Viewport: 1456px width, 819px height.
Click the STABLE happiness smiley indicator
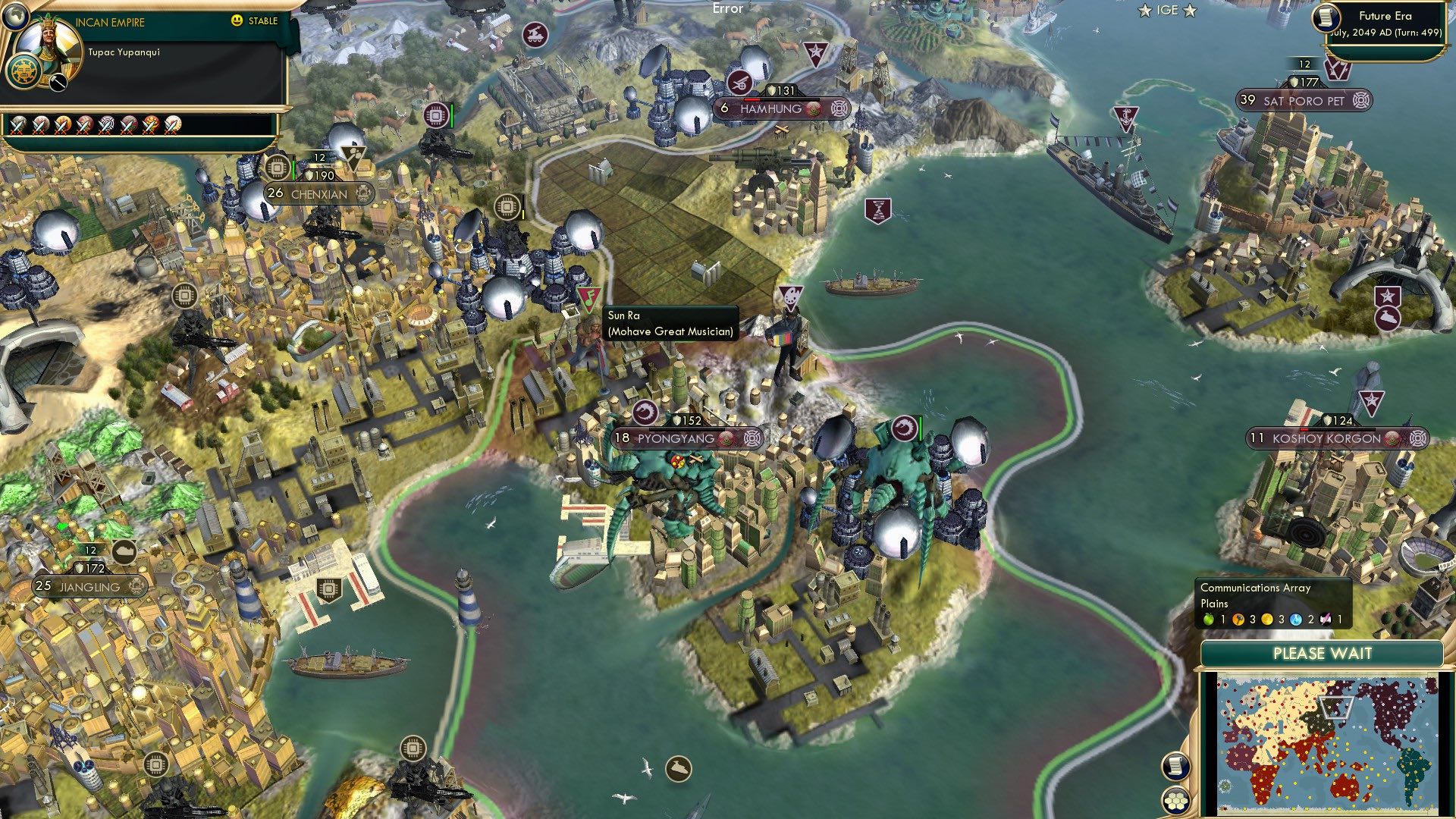pos(236,20)
